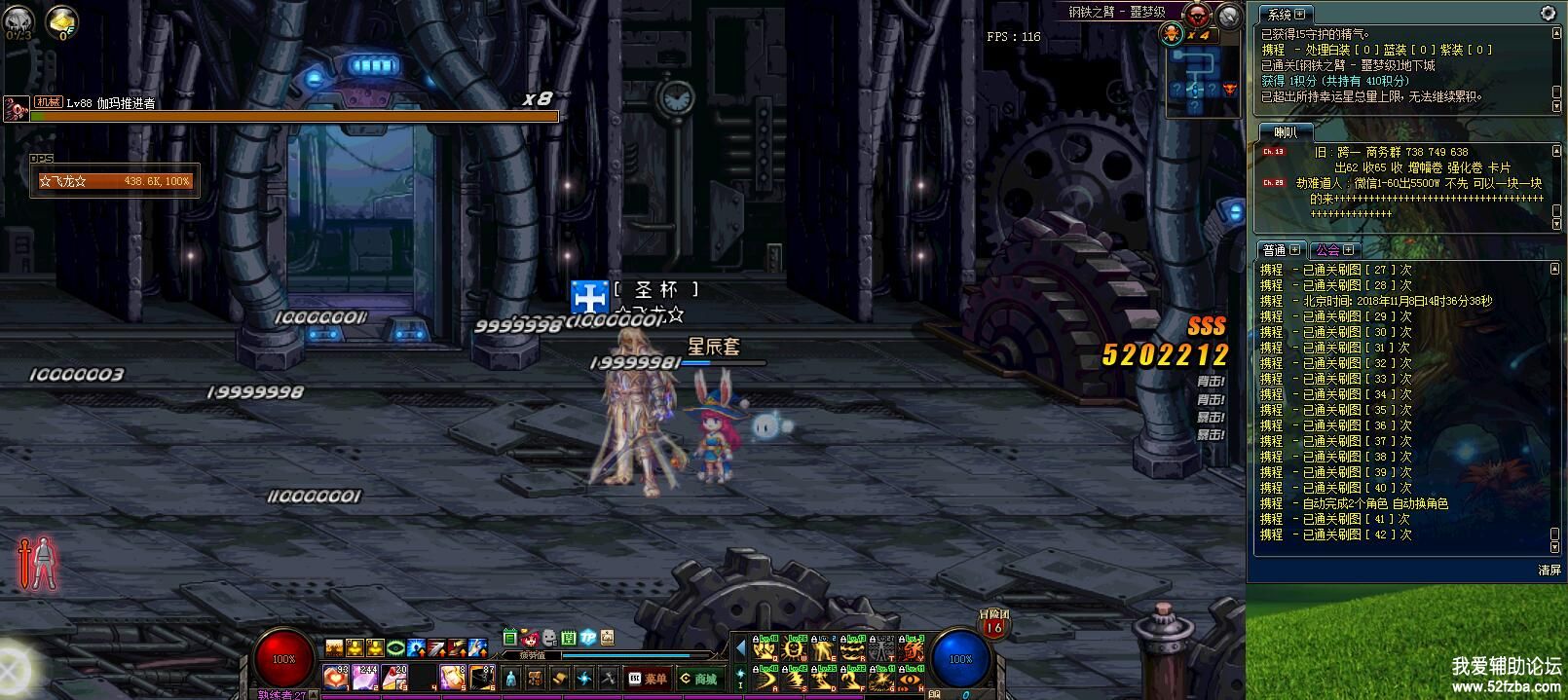The image size is (1568, 700).
Task: Open the ESC 菜单 menu button
Action: pyautogui.click(x=649, y=679)
